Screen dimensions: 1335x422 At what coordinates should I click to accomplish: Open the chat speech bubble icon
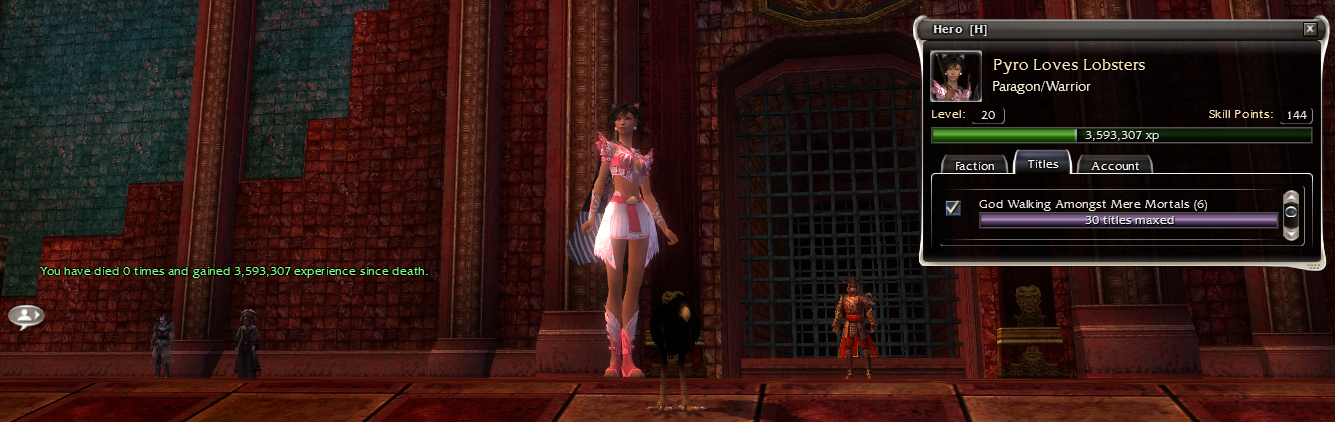click(26, 316)
